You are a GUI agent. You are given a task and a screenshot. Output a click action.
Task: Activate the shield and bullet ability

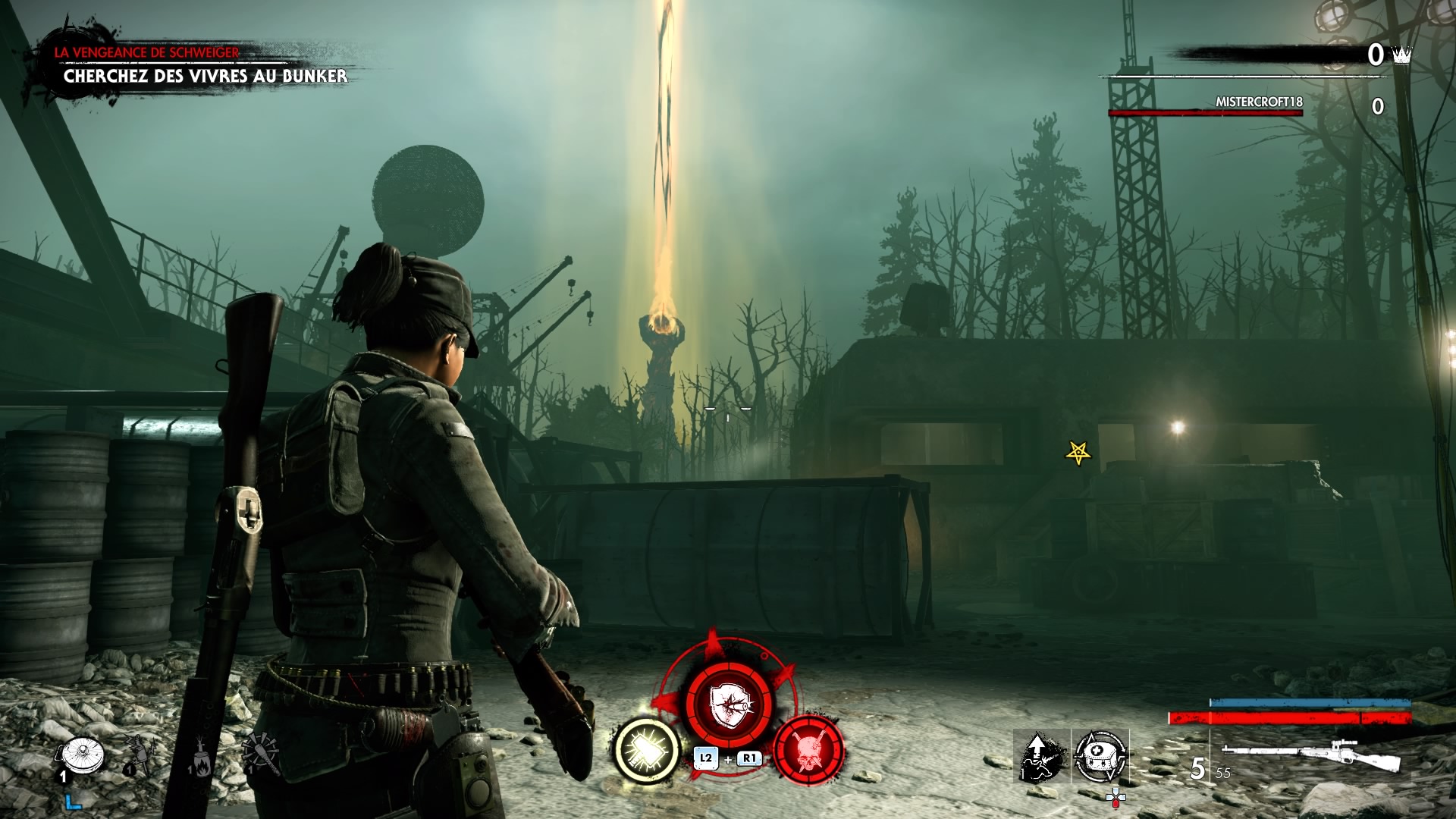point(728,704)
